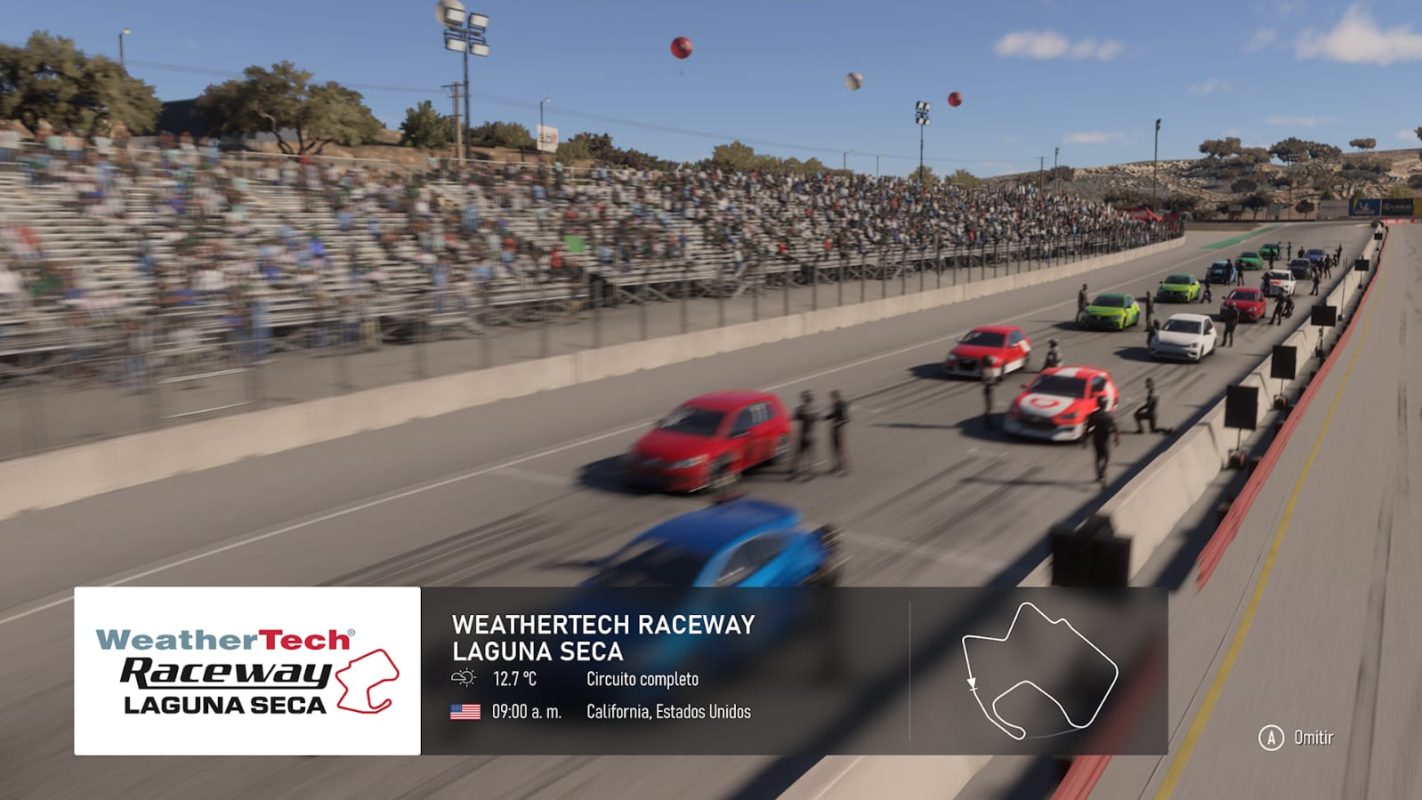Click the red balloon above the grandstand
The image size is (1422, 800).
click(x=683, y=47)
